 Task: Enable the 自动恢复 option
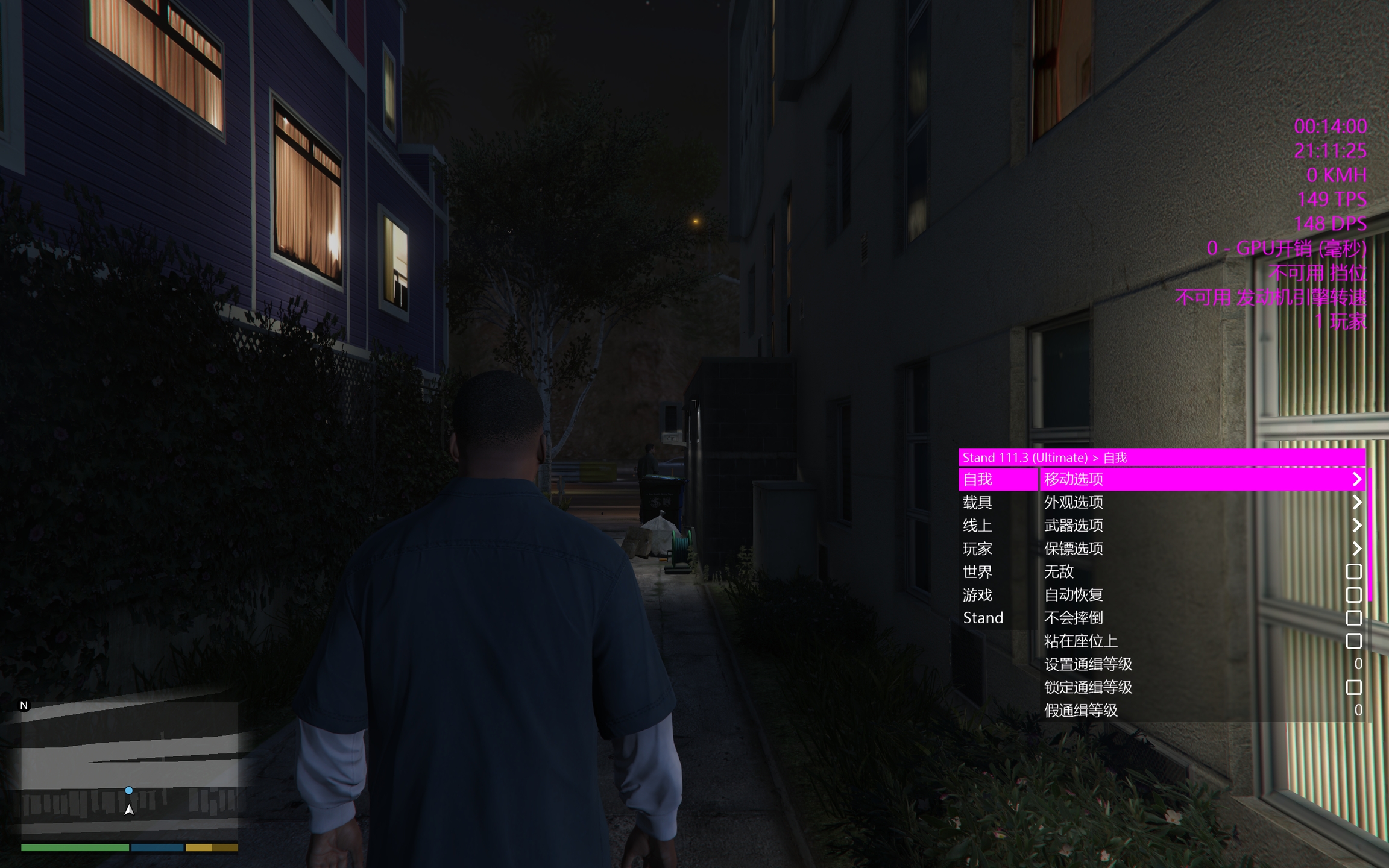1353,595
